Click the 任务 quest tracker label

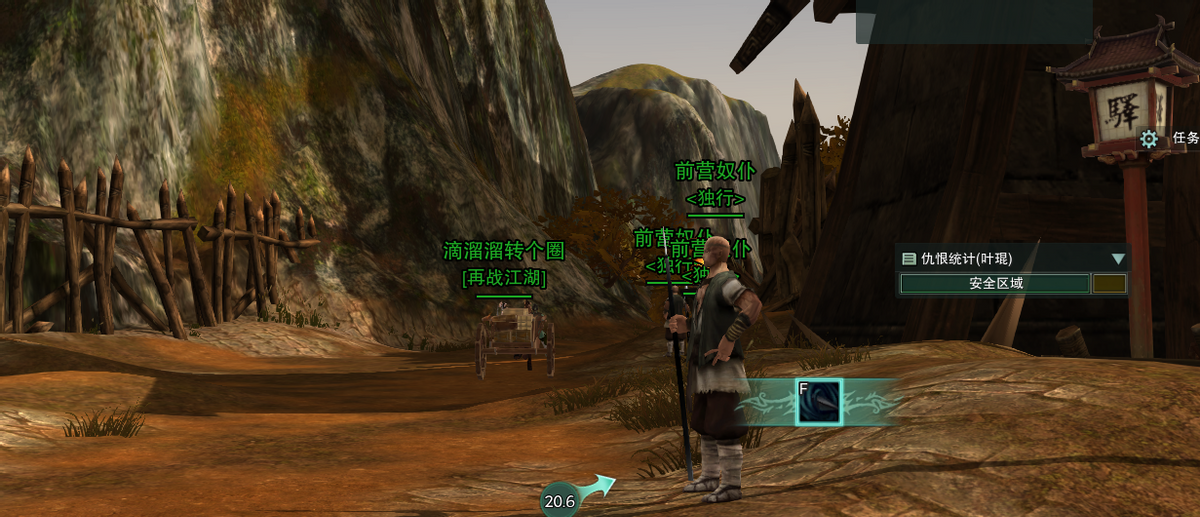1185,138
